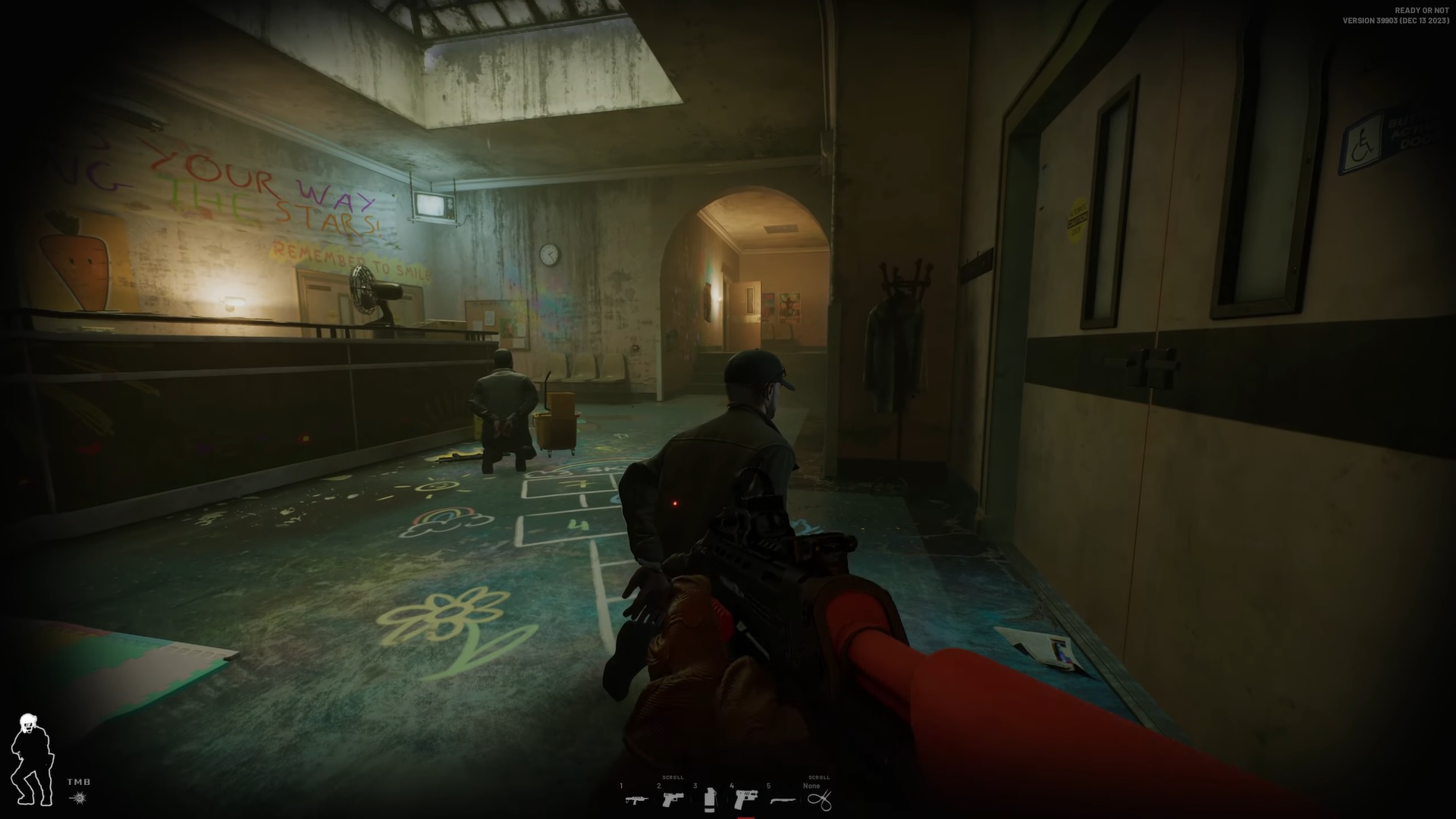
Task: Select the beanbag shotgun in slot 5
Action: (781, 802)
